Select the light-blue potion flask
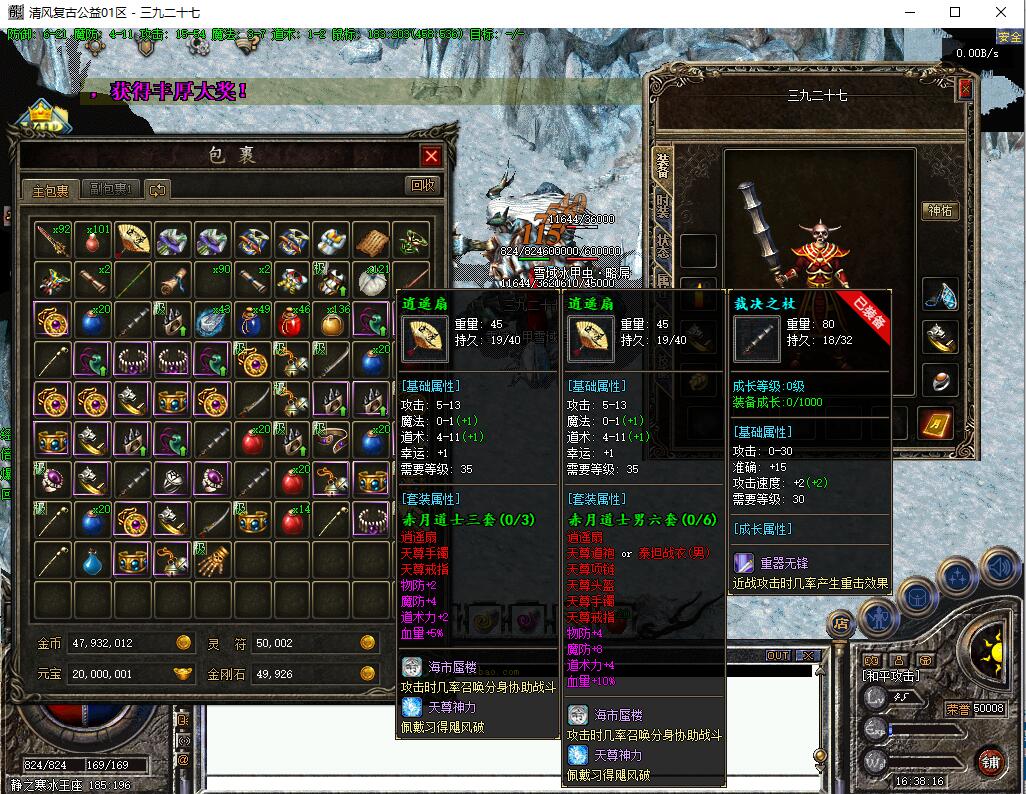 (92, 560)
